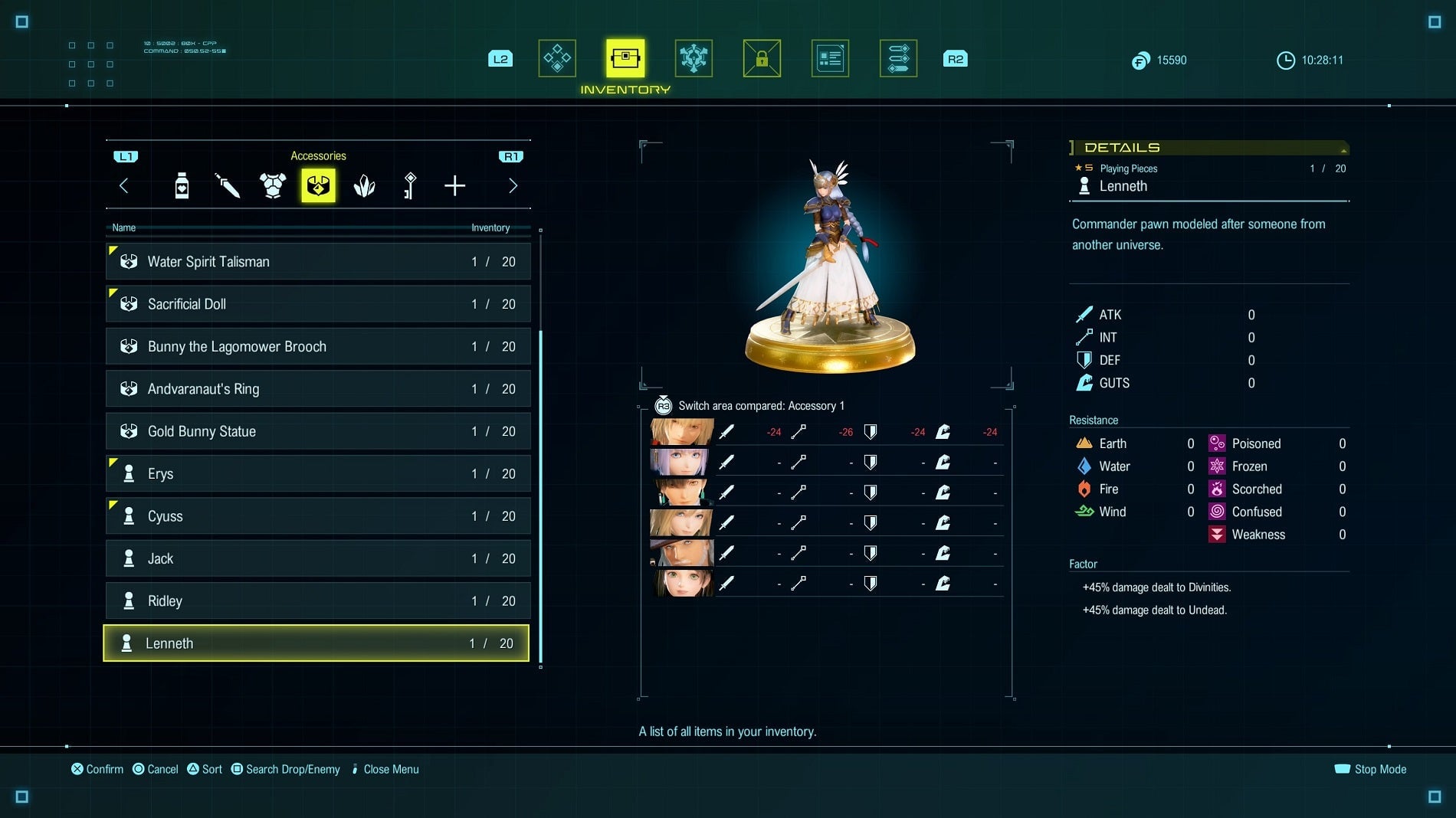Open the journal menu icon
Viewport: 1456px width, 818px height.
pos(830,57)
